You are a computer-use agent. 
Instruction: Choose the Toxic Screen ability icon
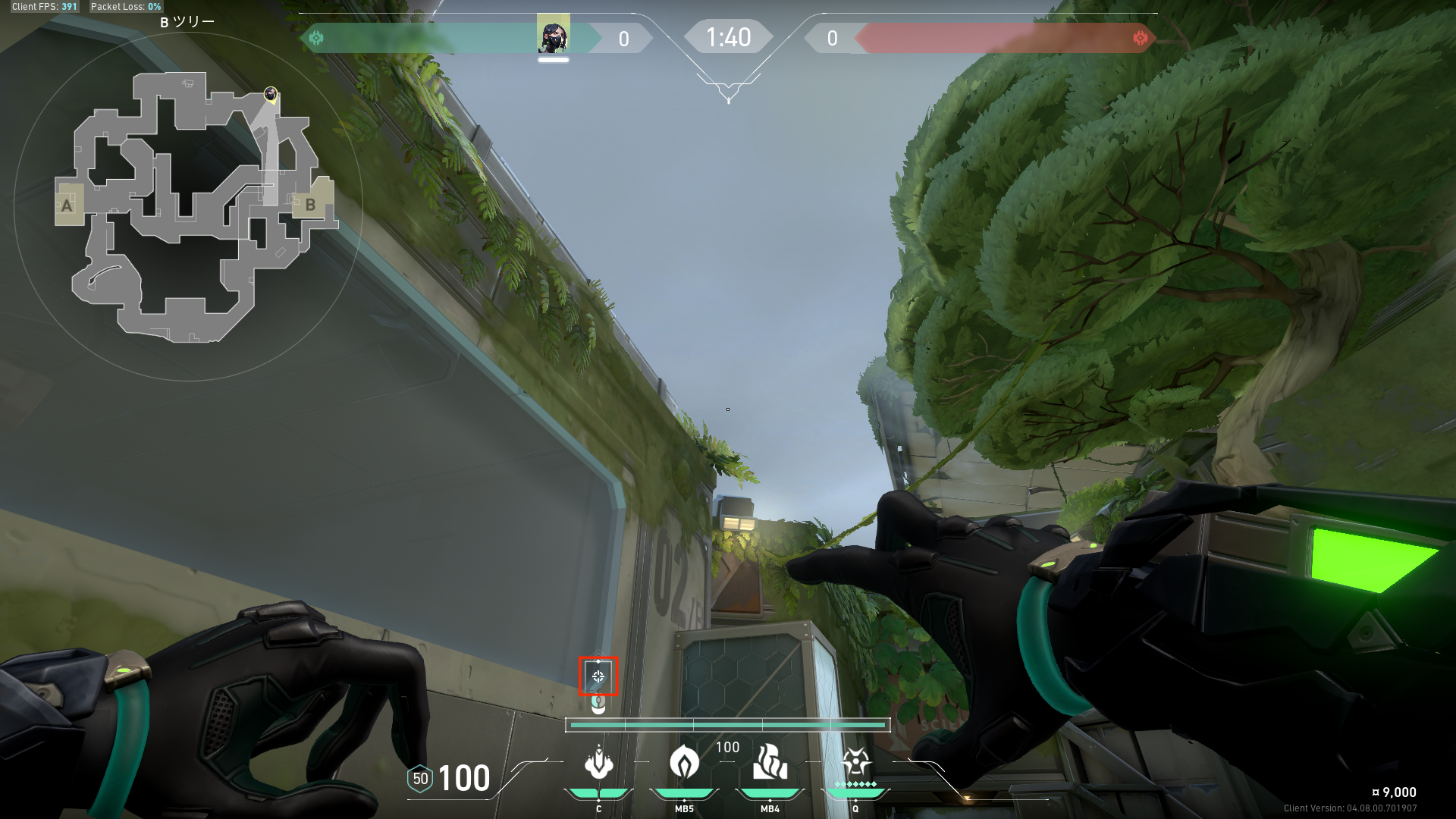770,763
